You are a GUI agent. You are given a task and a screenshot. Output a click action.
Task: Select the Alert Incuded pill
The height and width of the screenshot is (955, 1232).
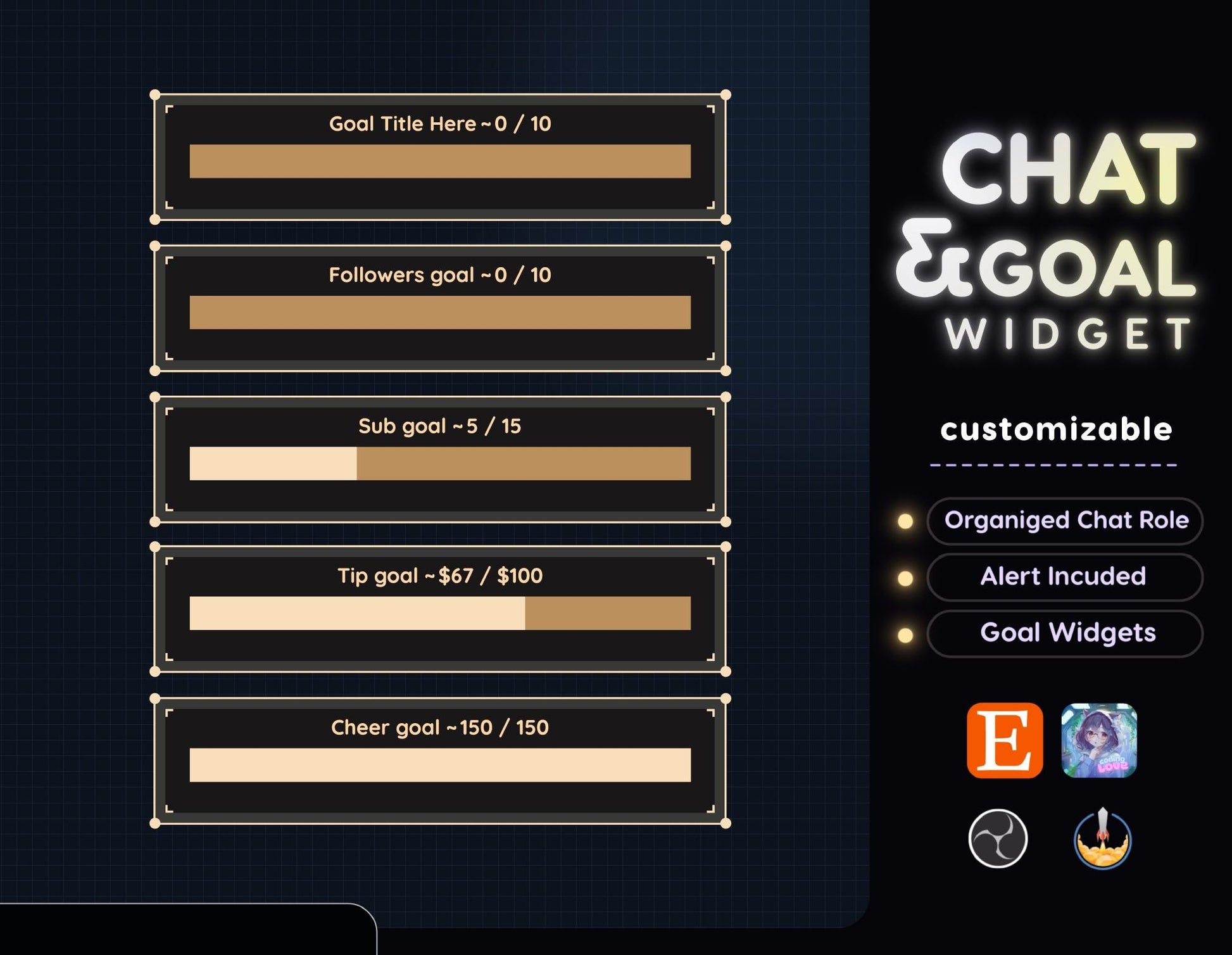tap(1065, 577)
